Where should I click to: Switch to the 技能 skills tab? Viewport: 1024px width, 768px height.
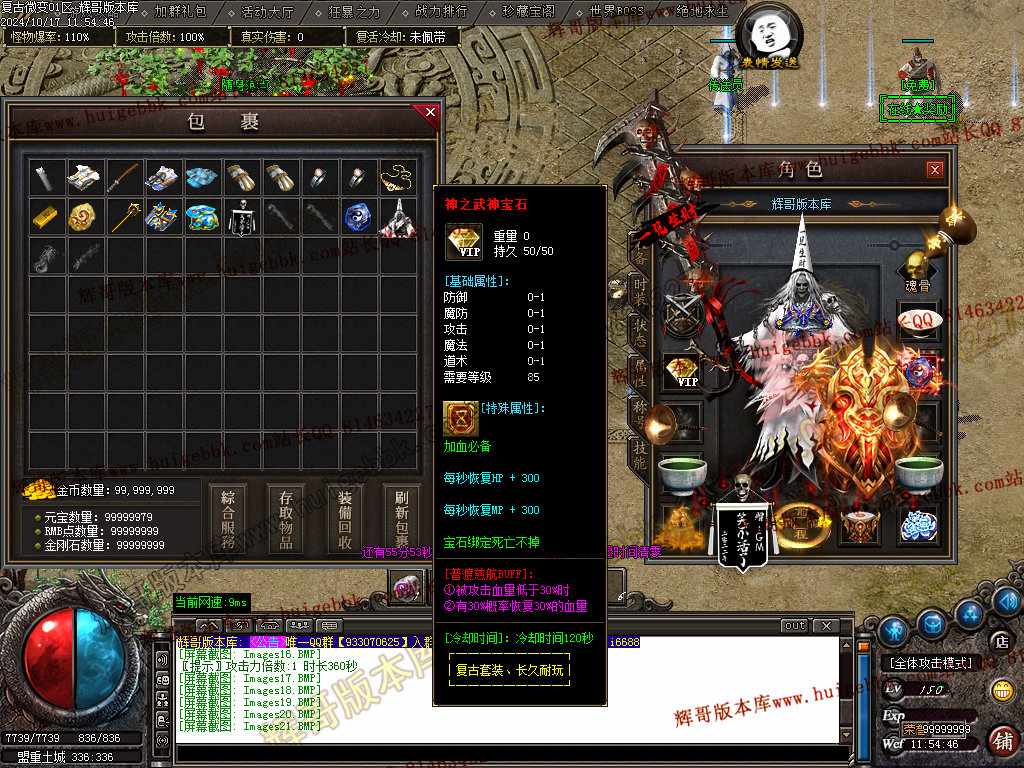pos(638,453)
